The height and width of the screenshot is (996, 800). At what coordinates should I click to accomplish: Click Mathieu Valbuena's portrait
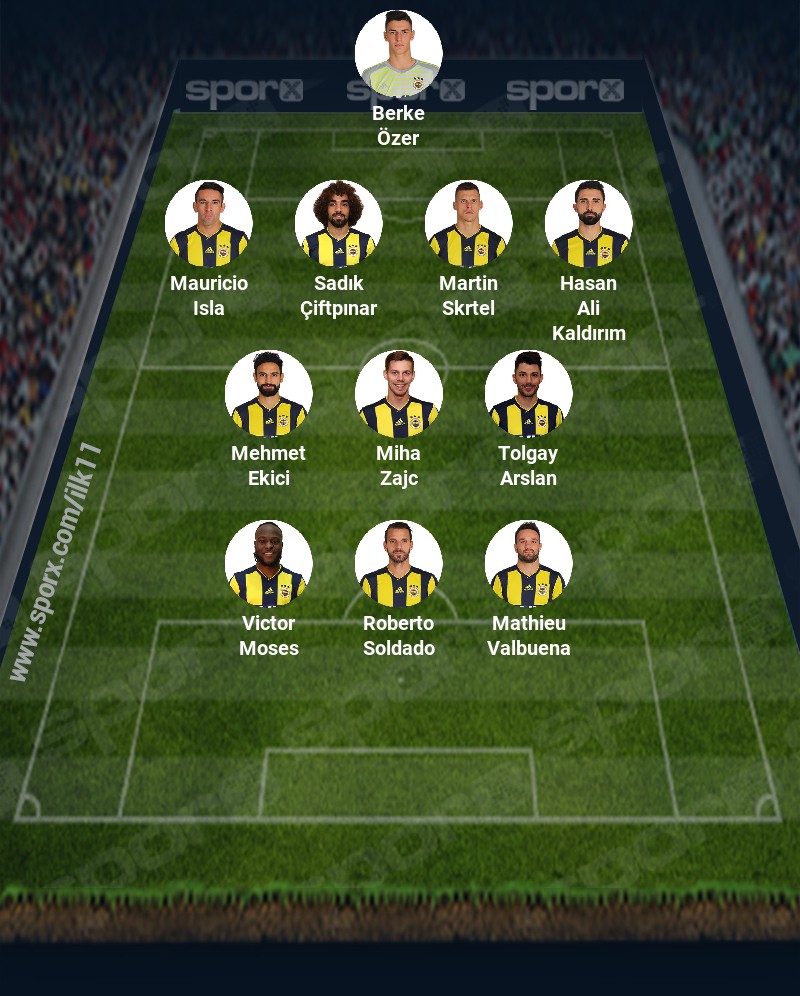[528, 564]
